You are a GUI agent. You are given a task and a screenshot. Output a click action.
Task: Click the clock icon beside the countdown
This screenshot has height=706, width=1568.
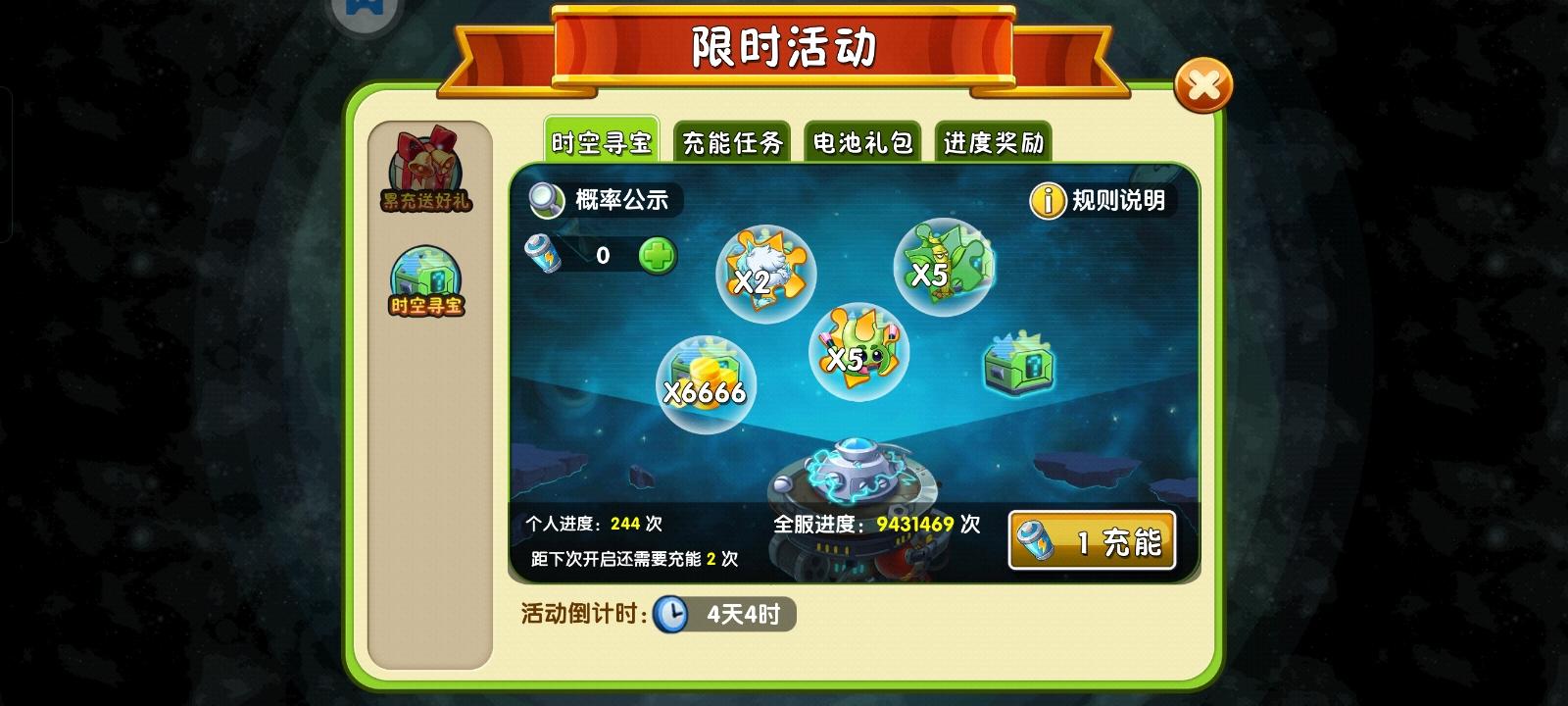(x=673, y=615)
